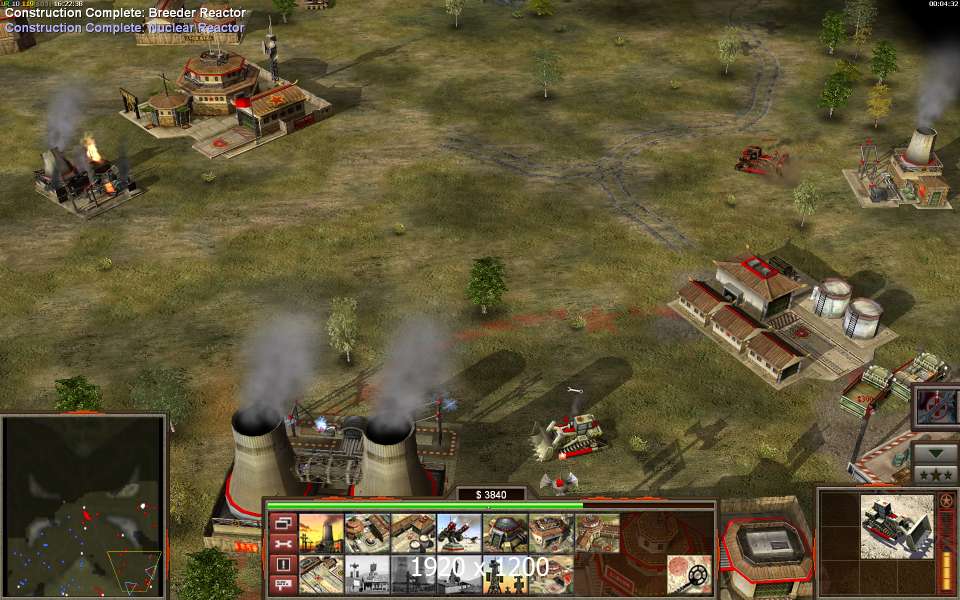The image size is (960, 600).
Task: Click the minimap radar
Action: point(82,505)
